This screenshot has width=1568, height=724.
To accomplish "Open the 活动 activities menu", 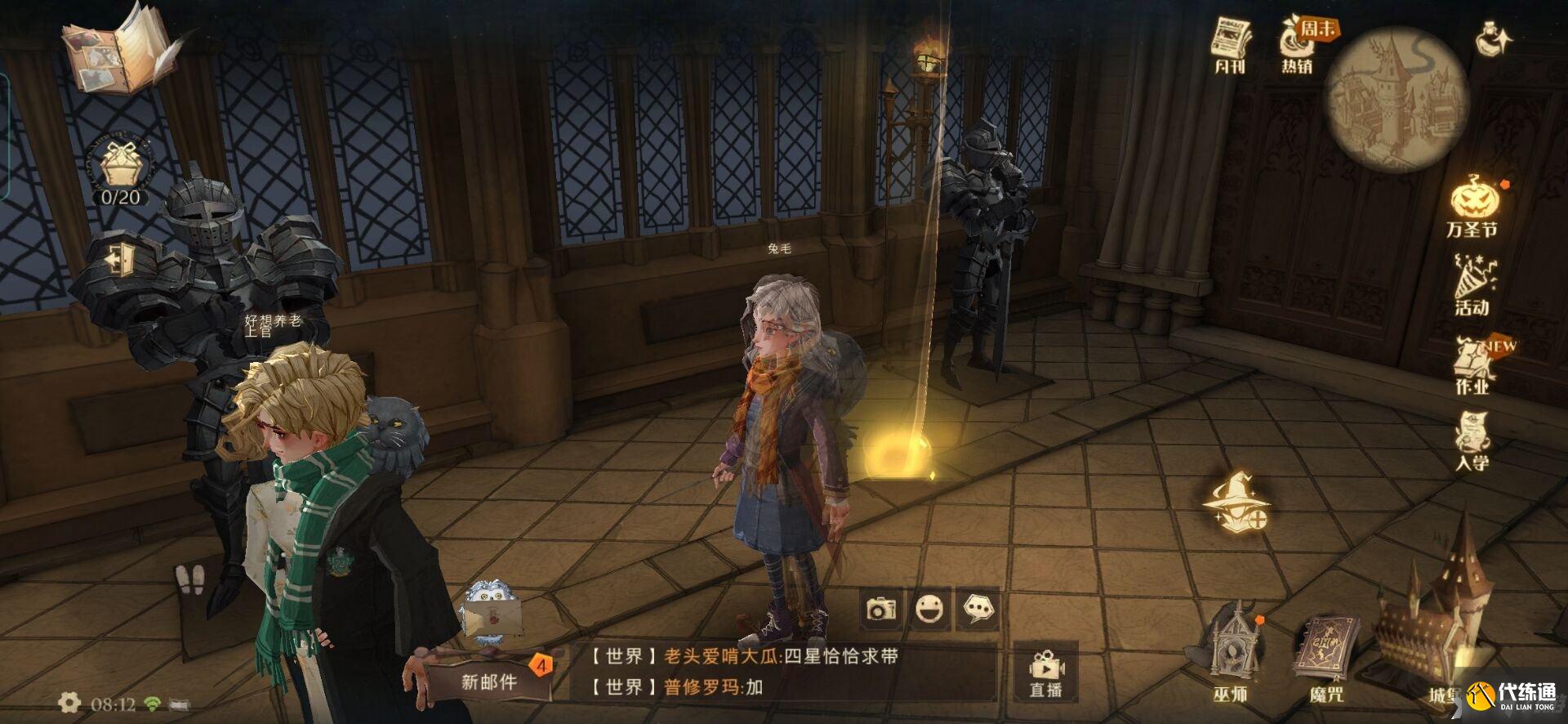I will point(1473,284).
